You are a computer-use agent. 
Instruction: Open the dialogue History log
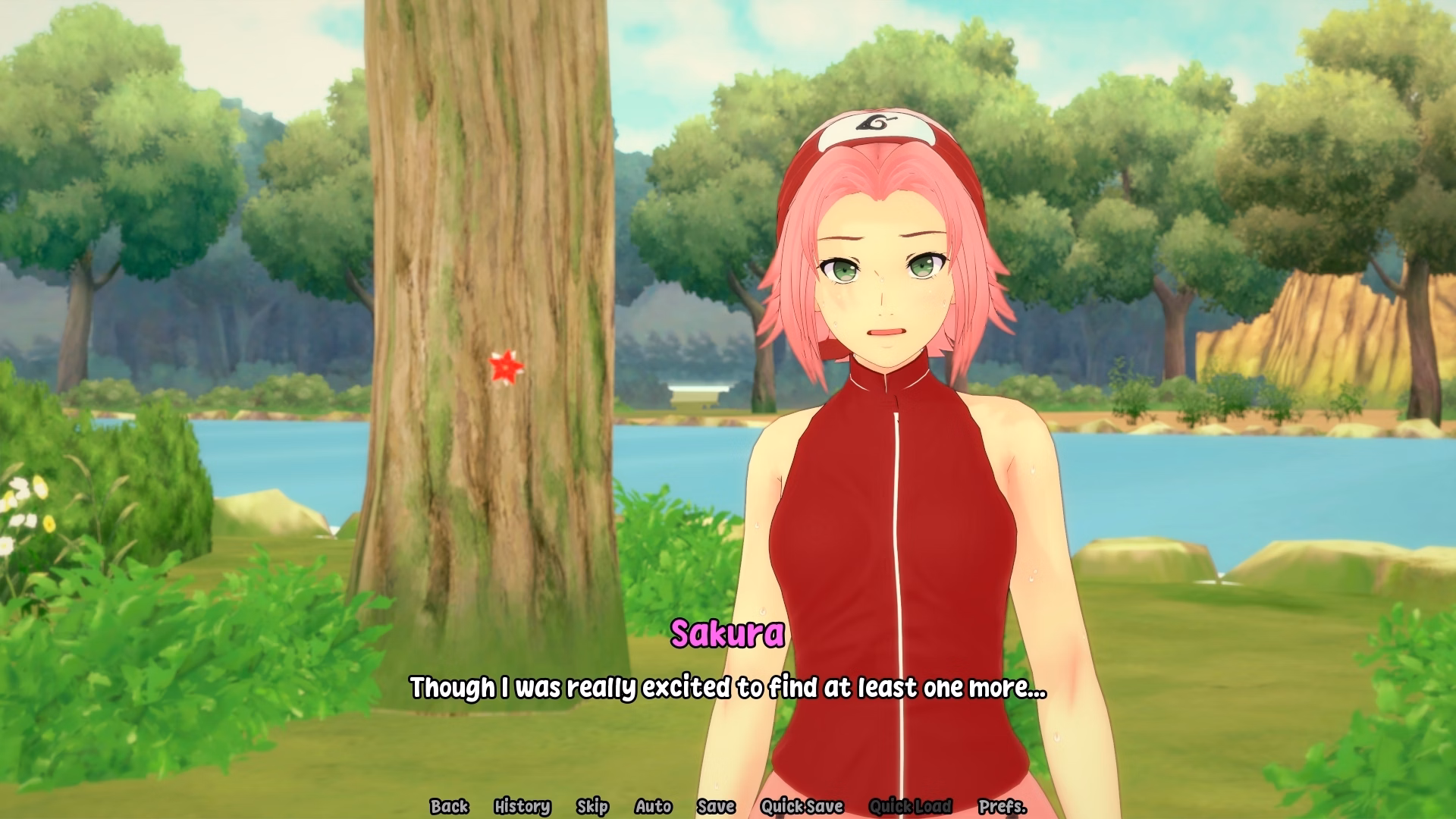tap(522, 806)
